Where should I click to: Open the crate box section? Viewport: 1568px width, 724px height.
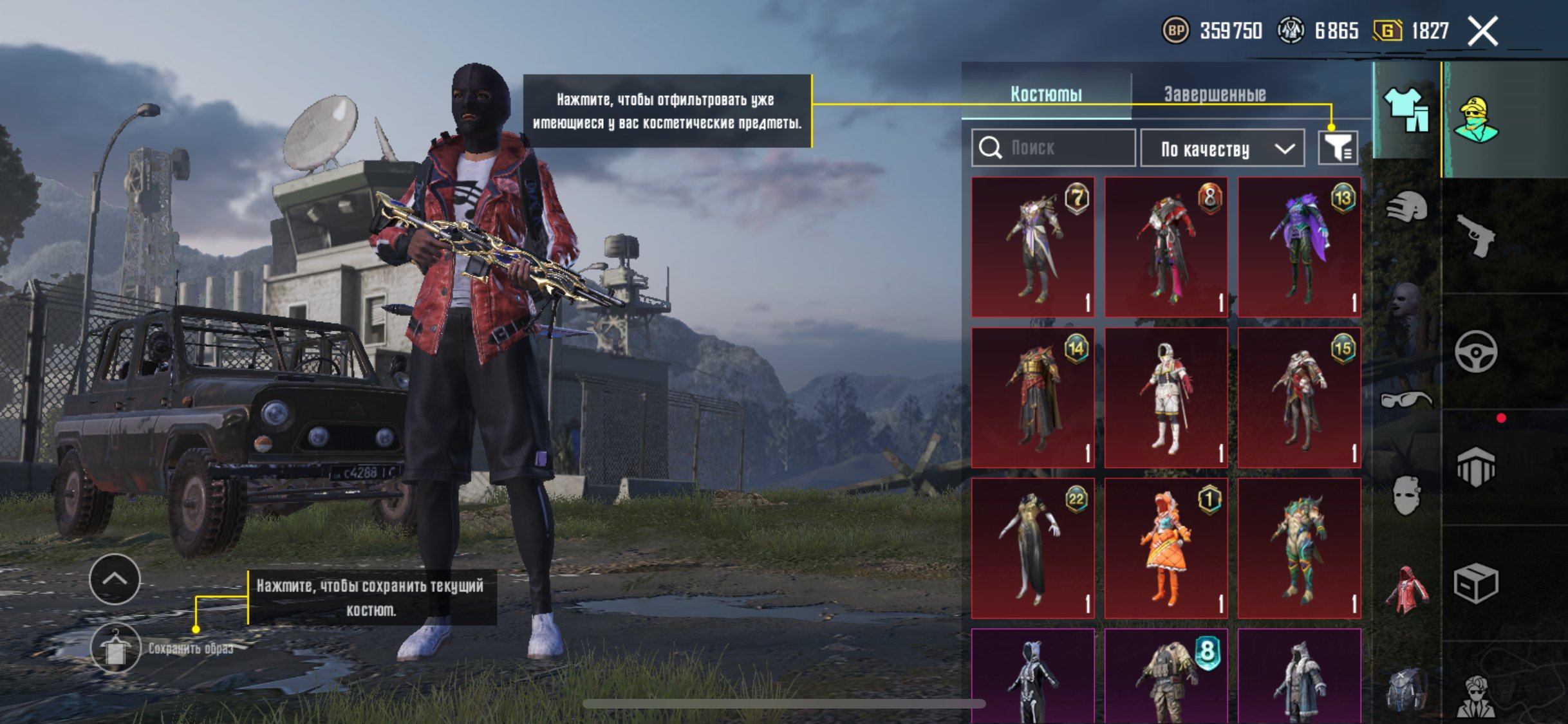click(x=1475, y=583)
